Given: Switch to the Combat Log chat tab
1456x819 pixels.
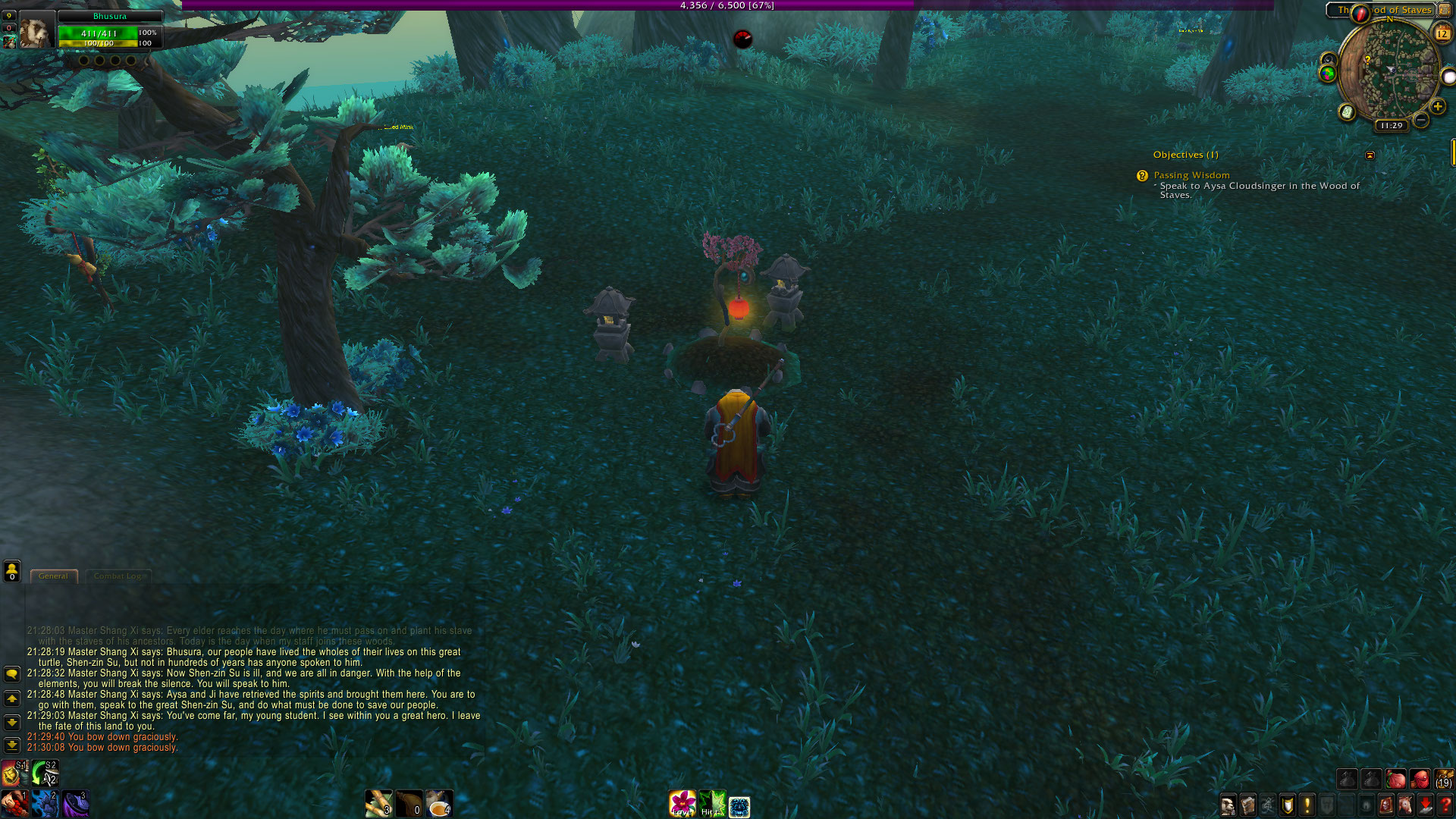Looking at the screenshot, I should coord(119,576).
